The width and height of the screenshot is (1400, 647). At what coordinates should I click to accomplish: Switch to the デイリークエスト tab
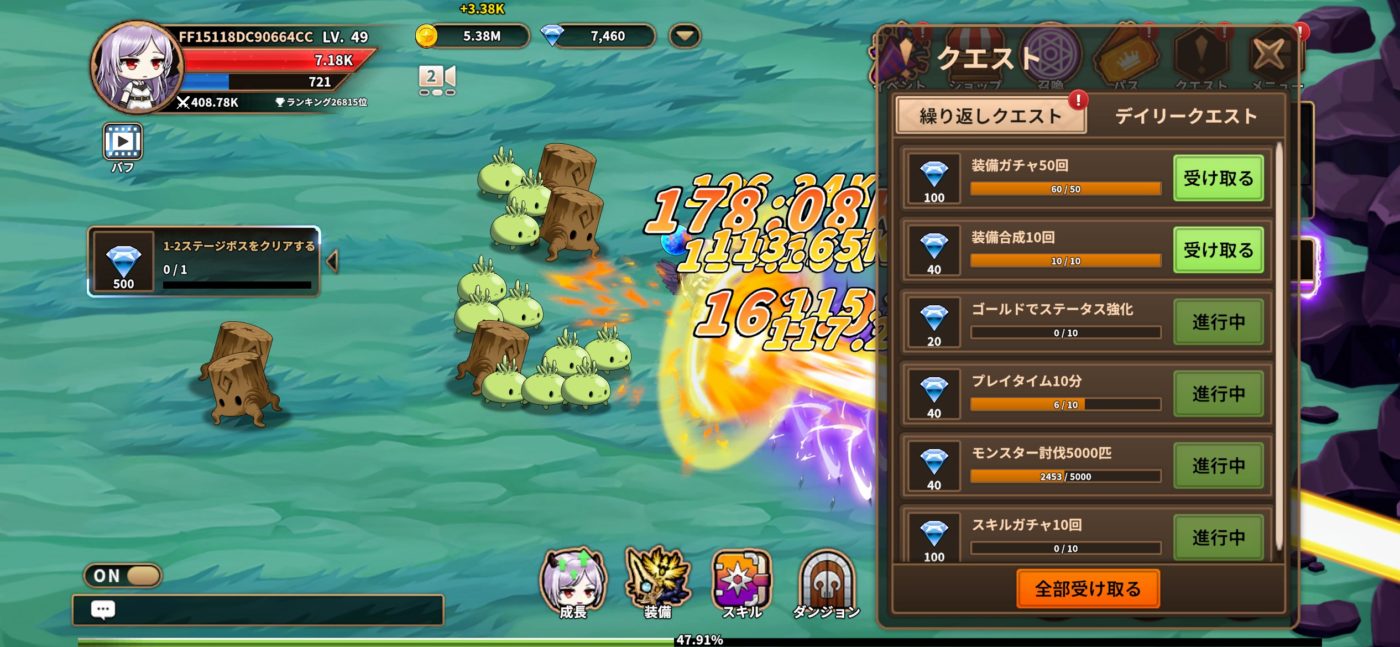click(1186, 116)
